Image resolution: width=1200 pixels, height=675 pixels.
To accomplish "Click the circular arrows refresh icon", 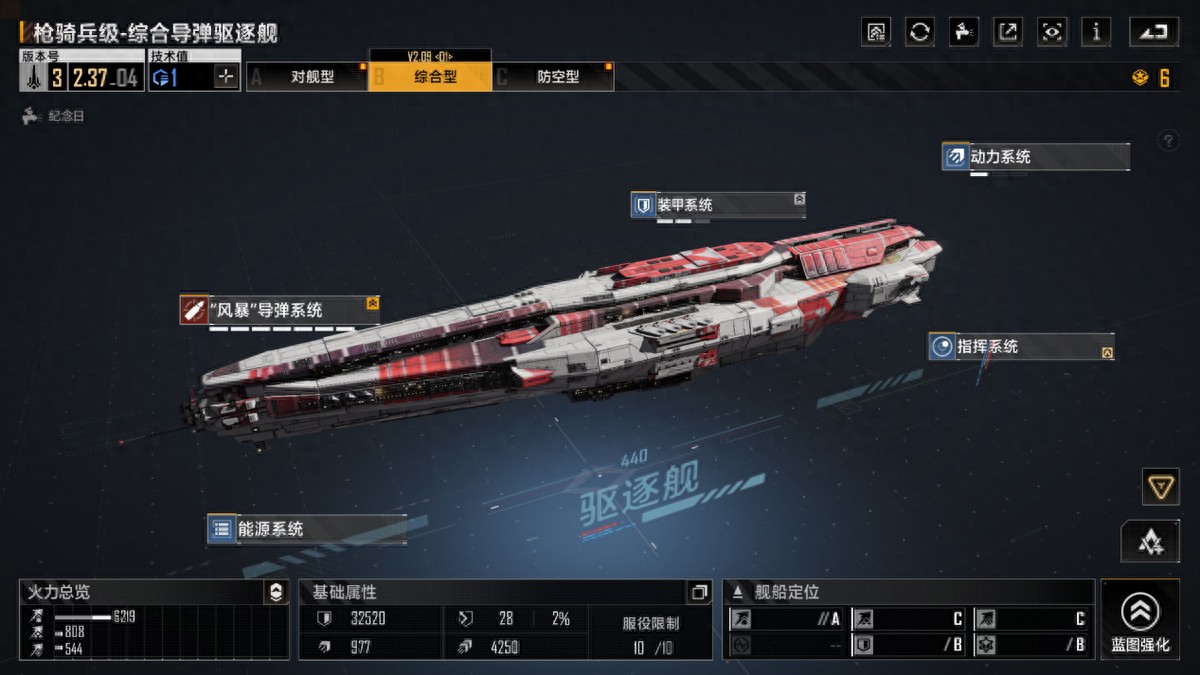I will point(920,32).
